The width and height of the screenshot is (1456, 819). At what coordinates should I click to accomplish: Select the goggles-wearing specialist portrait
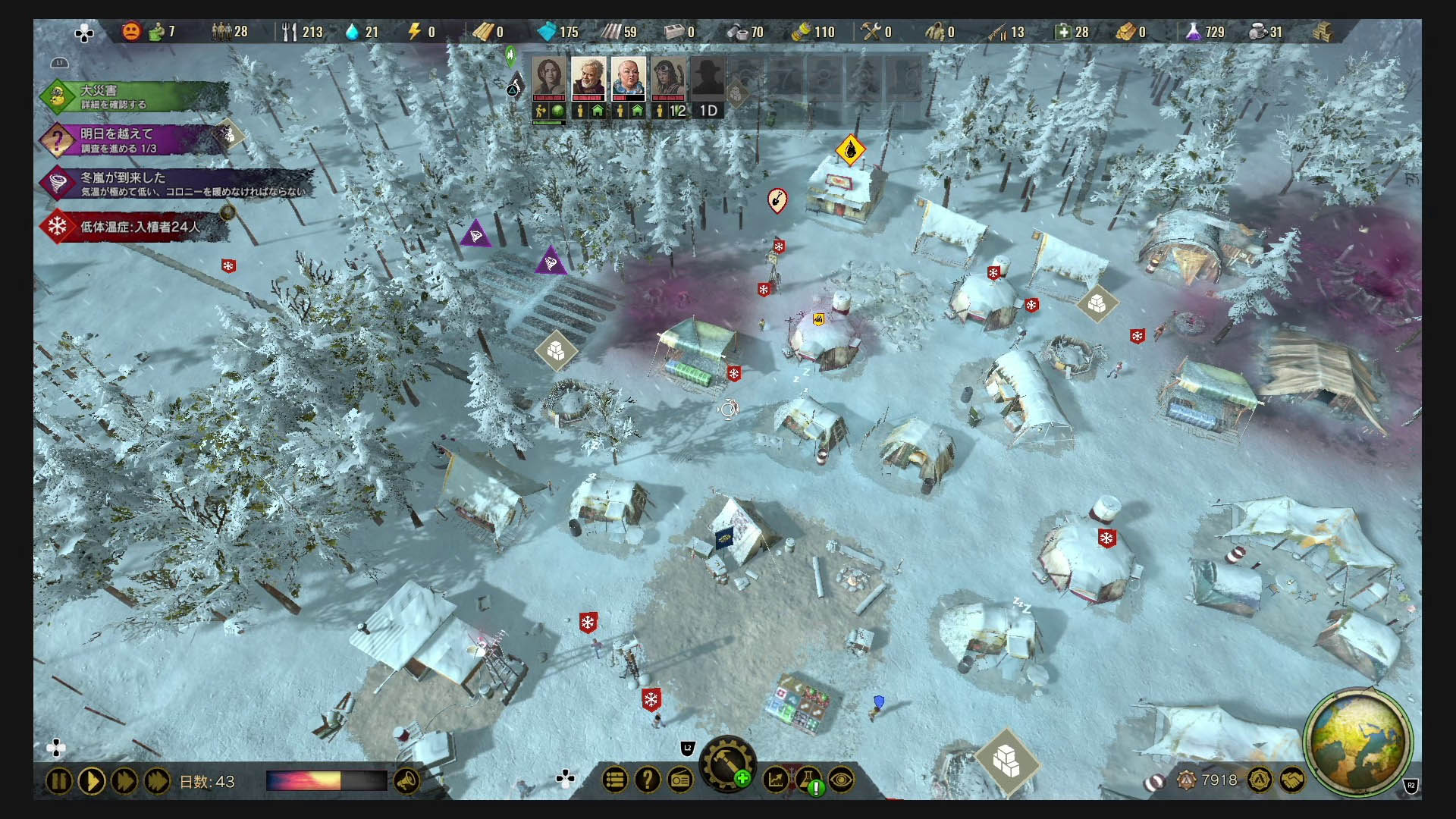click(668, 78)
